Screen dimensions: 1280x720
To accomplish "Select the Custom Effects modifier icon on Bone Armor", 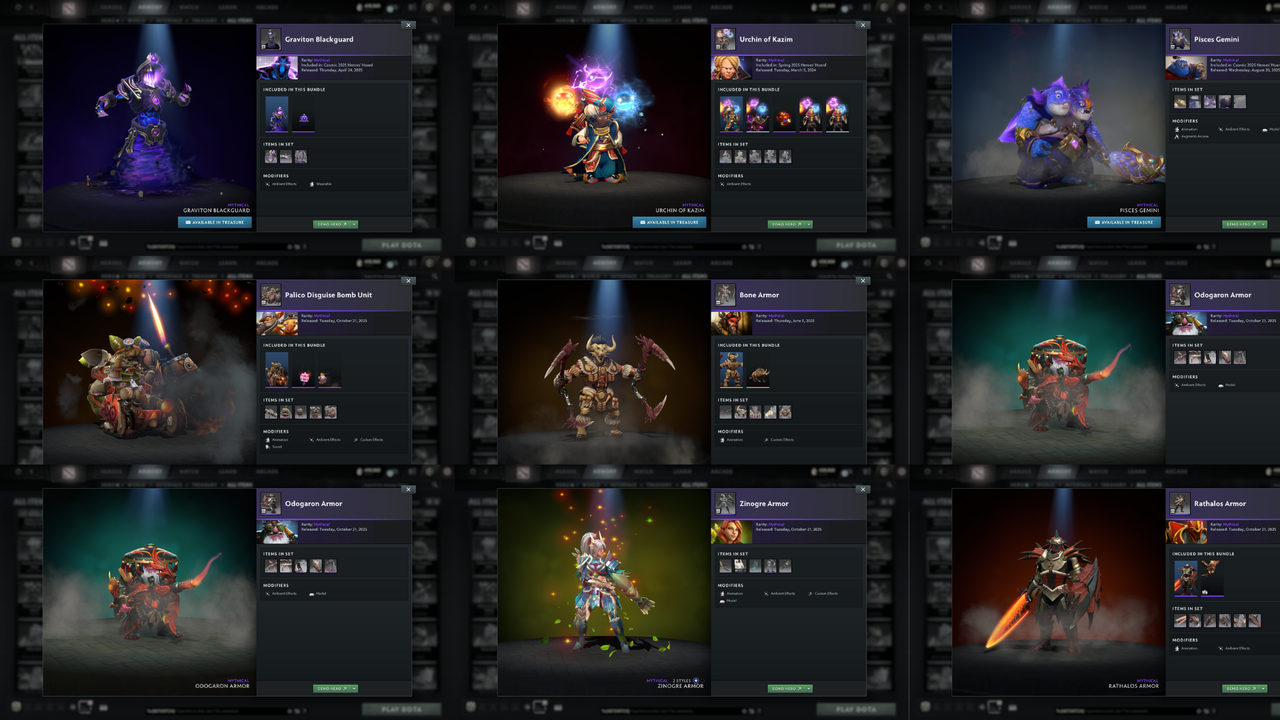I will click(x=766, y=440).
